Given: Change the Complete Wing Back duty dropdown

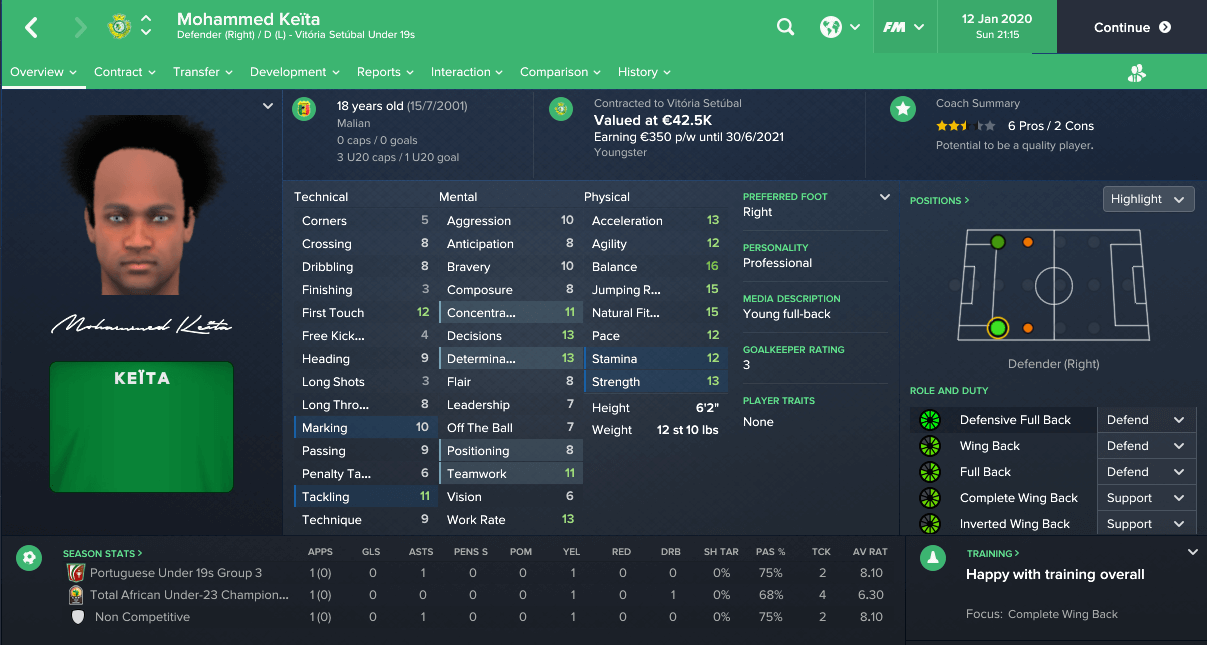Looking at the screenshot, I should (x=1145, y=498).
